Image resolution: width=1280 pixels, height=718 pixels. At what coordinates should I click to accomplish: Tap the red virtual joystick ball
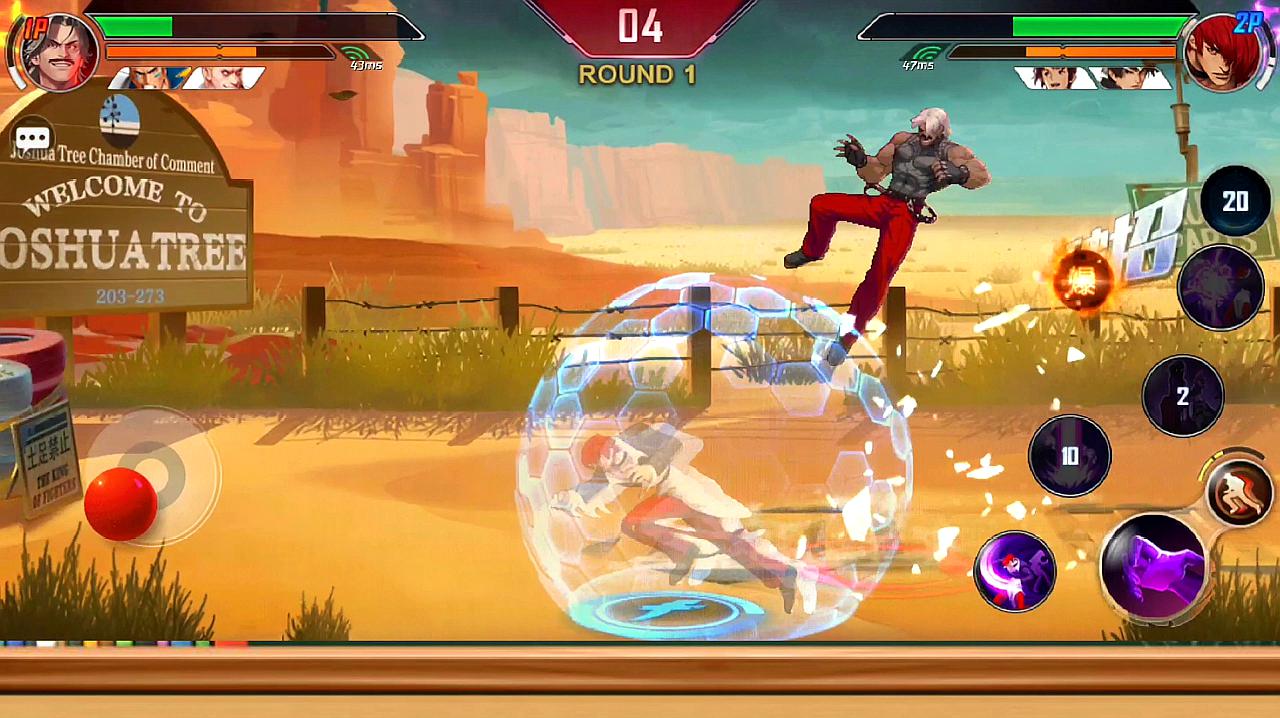(x=120, y=503)
